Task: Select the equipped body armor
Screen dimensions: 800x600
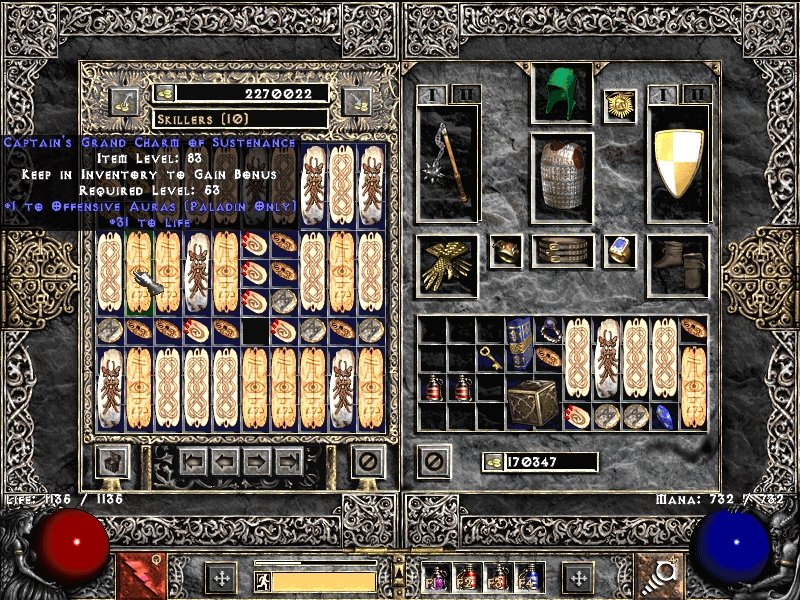Action: 561,168
